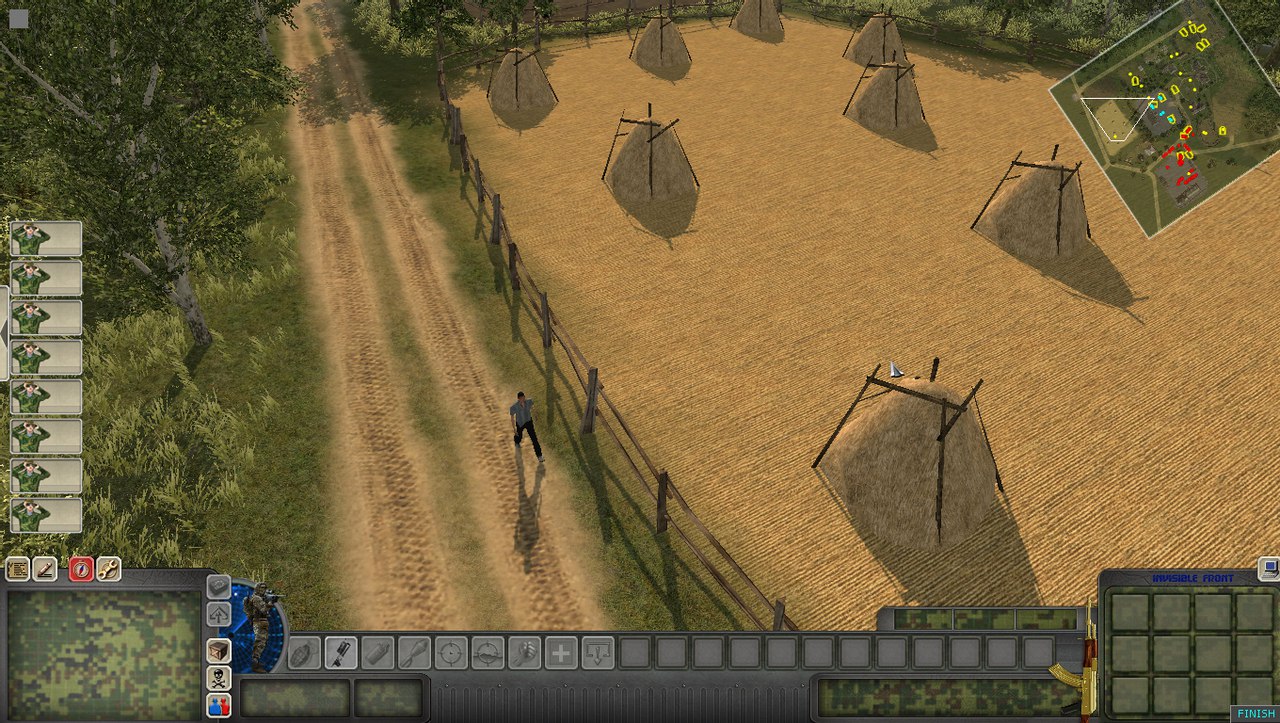The width and height of the screenshot is (1280, 723).
Task: Choose the frag grenade action
Action: [x=304, y=652]
